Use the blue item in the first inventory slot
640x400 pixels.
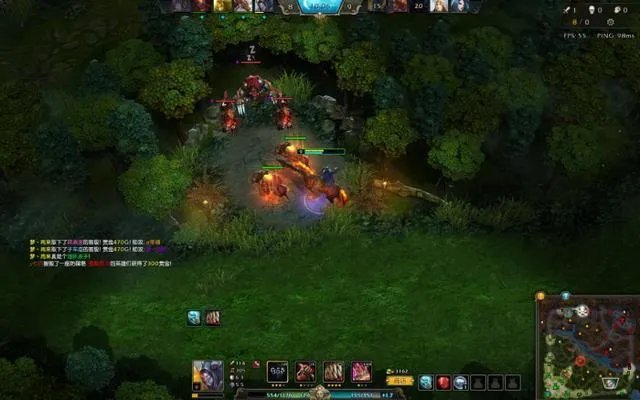(x=426, y=382)
